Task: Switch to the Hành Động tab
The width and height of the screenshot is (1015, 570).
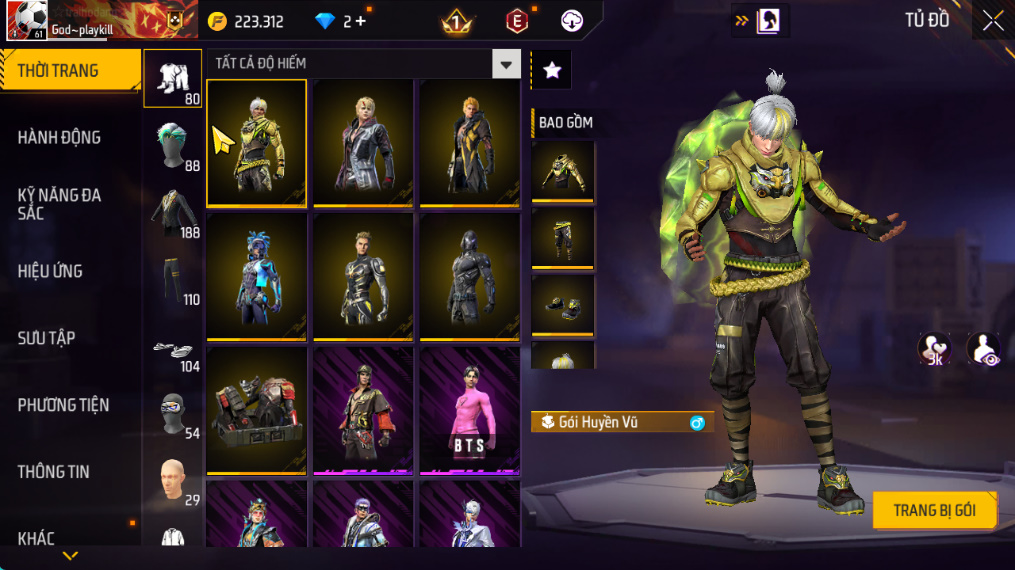Action: click(60, 137)
